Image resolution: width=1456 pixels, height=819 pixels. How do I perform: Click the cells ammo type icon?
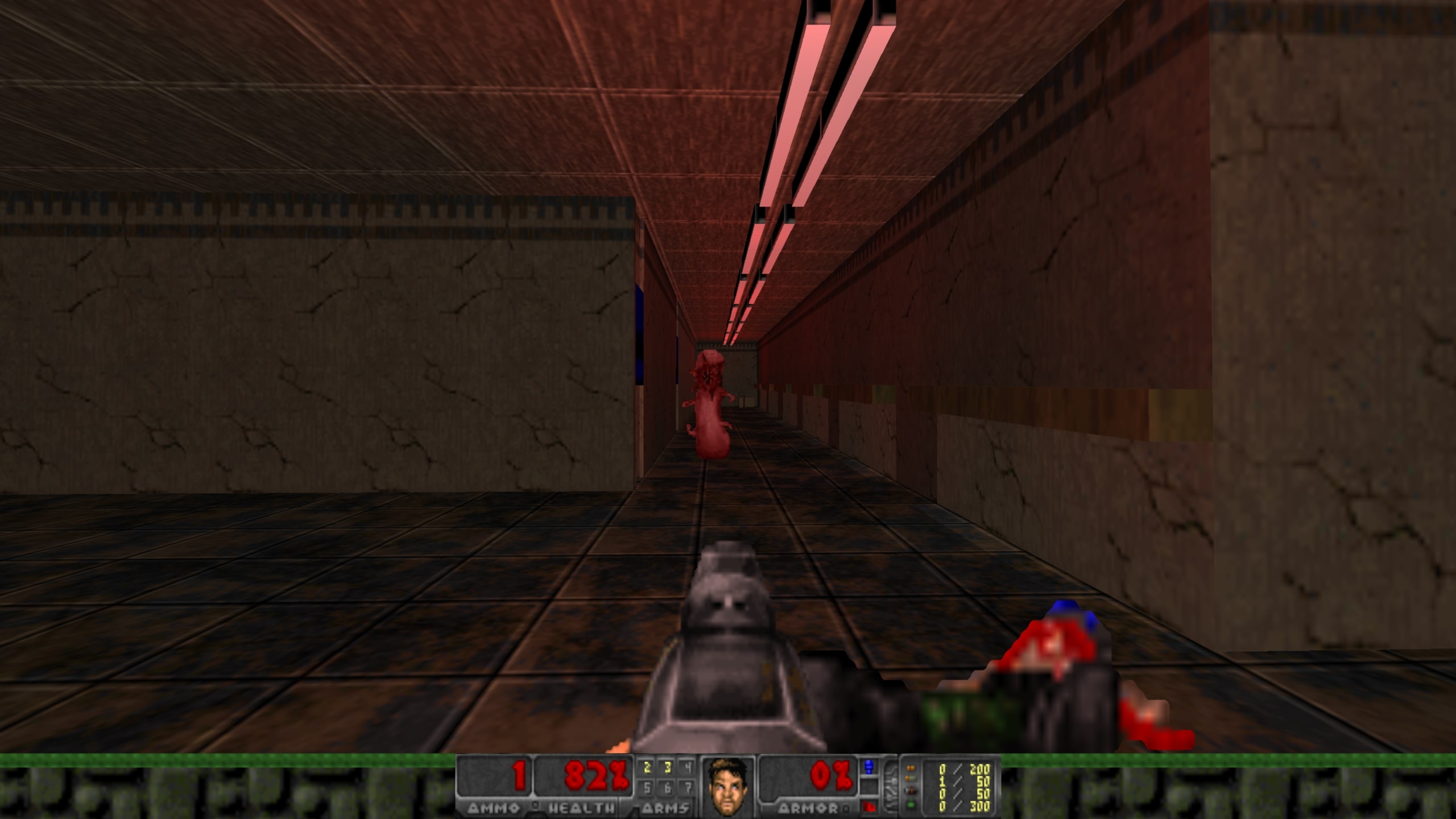[x=911, y=804]
